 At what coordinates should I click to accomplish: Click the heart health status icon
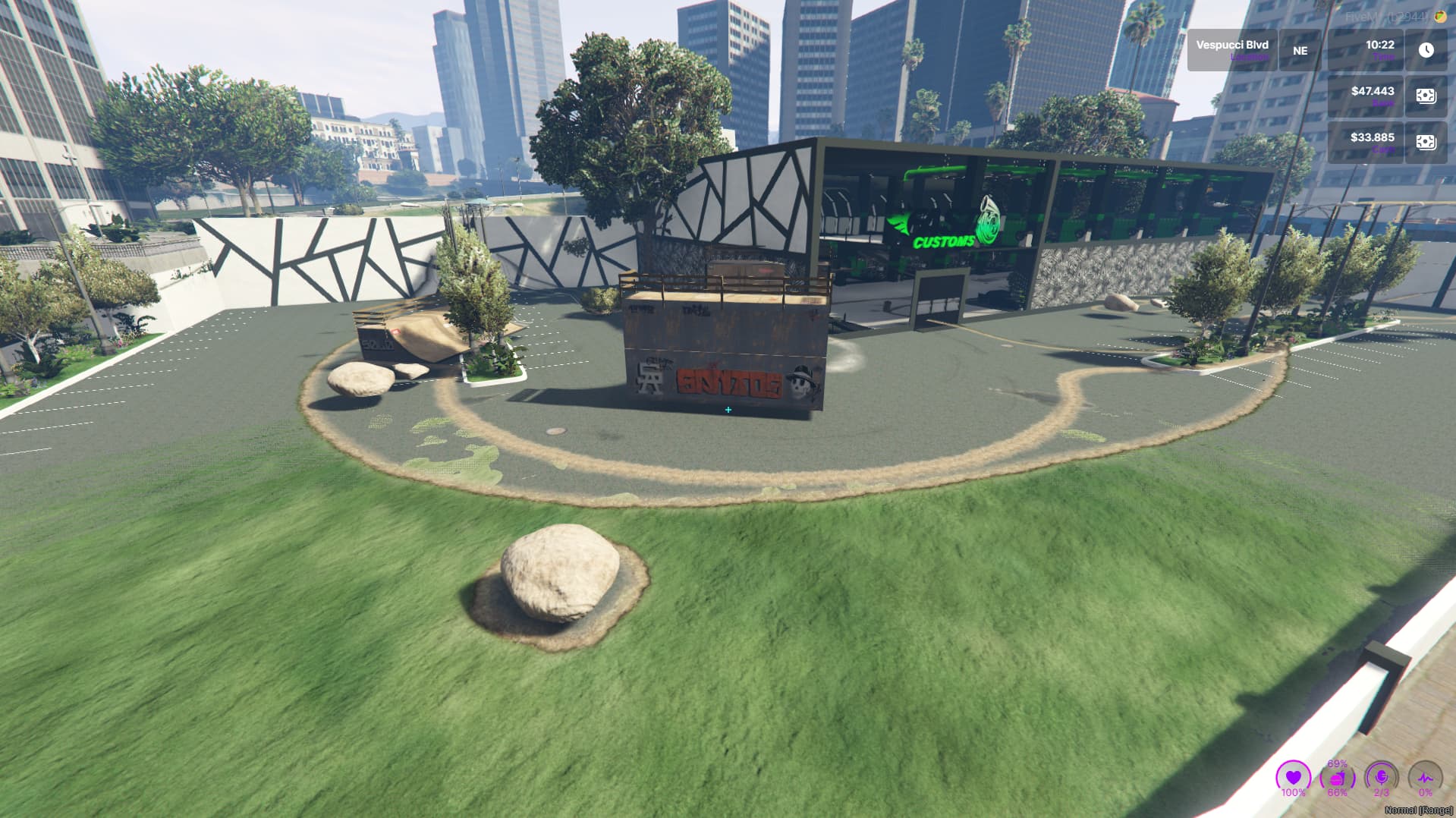1294,778
